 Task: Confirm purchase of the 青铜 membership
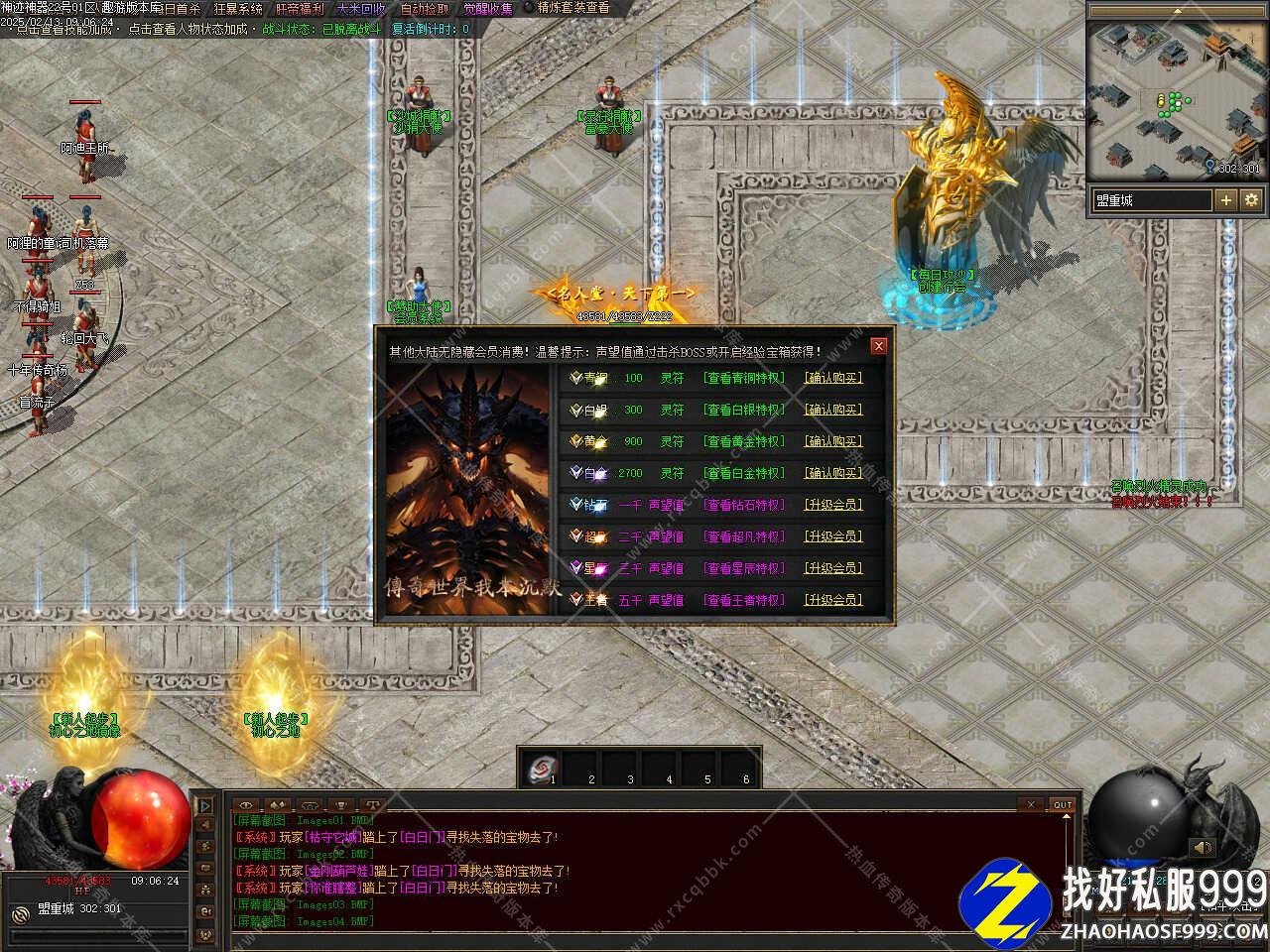coord(832,378)
